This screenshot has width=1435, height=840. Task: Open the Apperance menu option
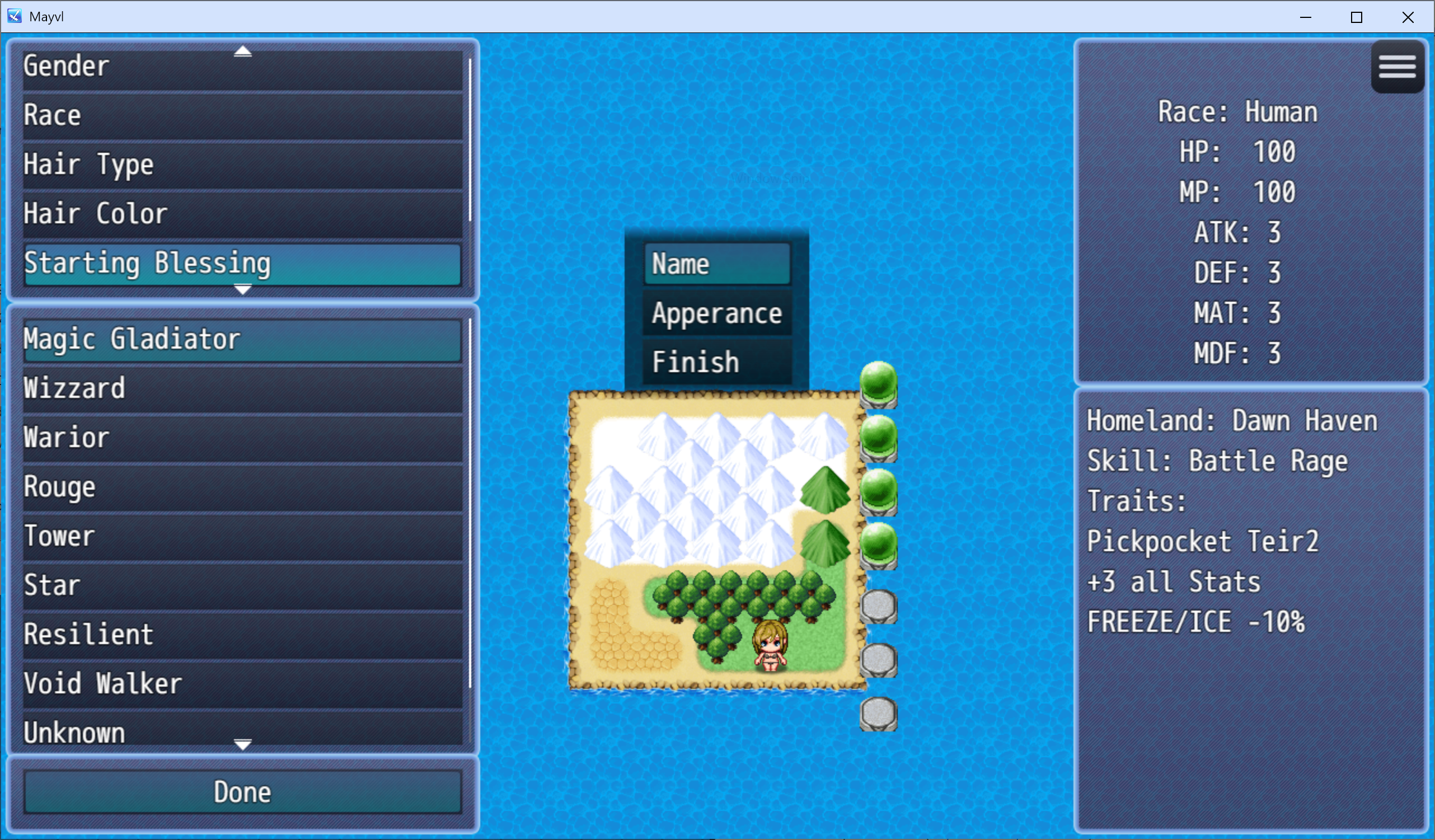(716, 313)
